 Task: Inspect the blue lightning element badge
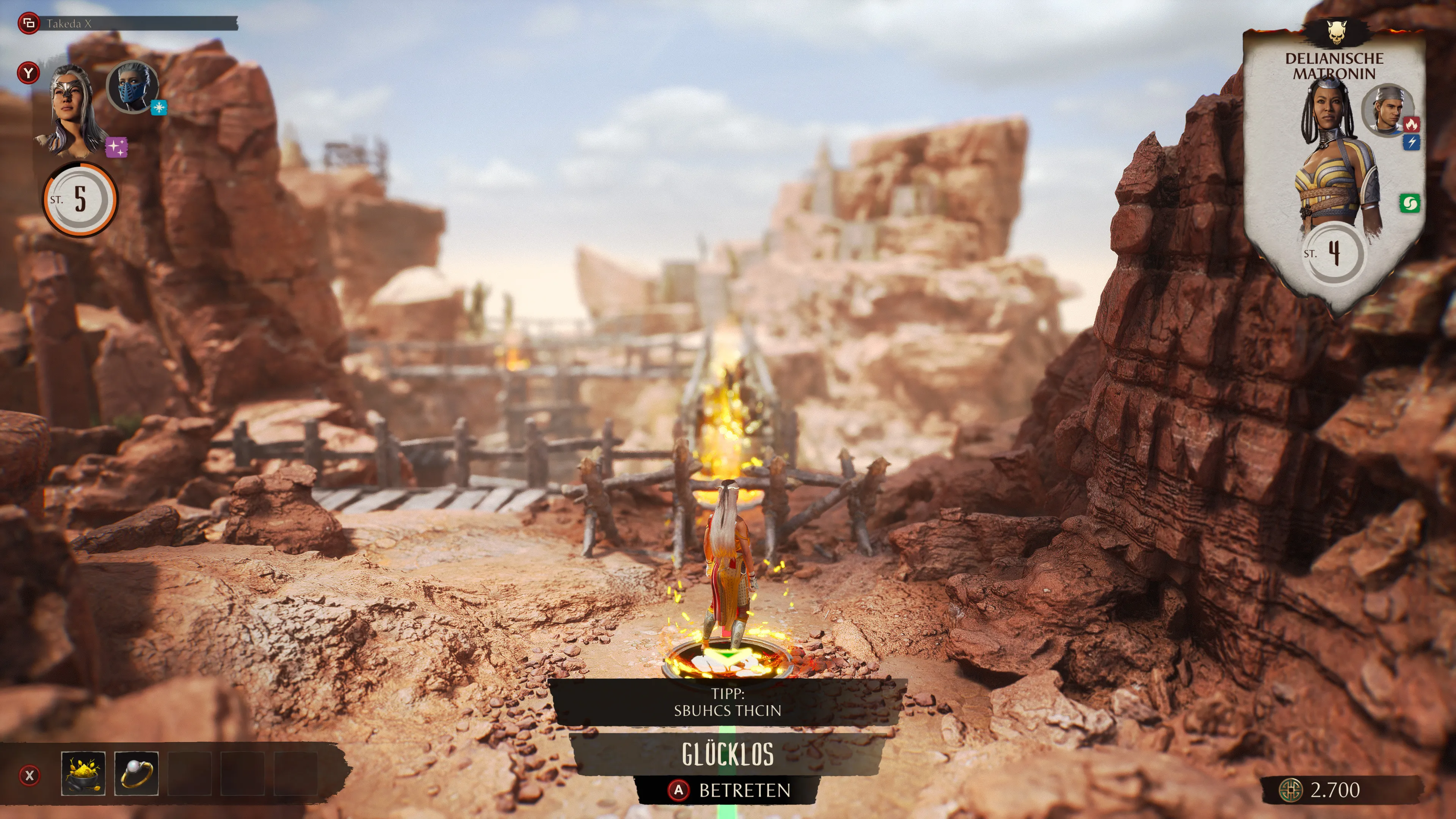[x=1411, y=143]
